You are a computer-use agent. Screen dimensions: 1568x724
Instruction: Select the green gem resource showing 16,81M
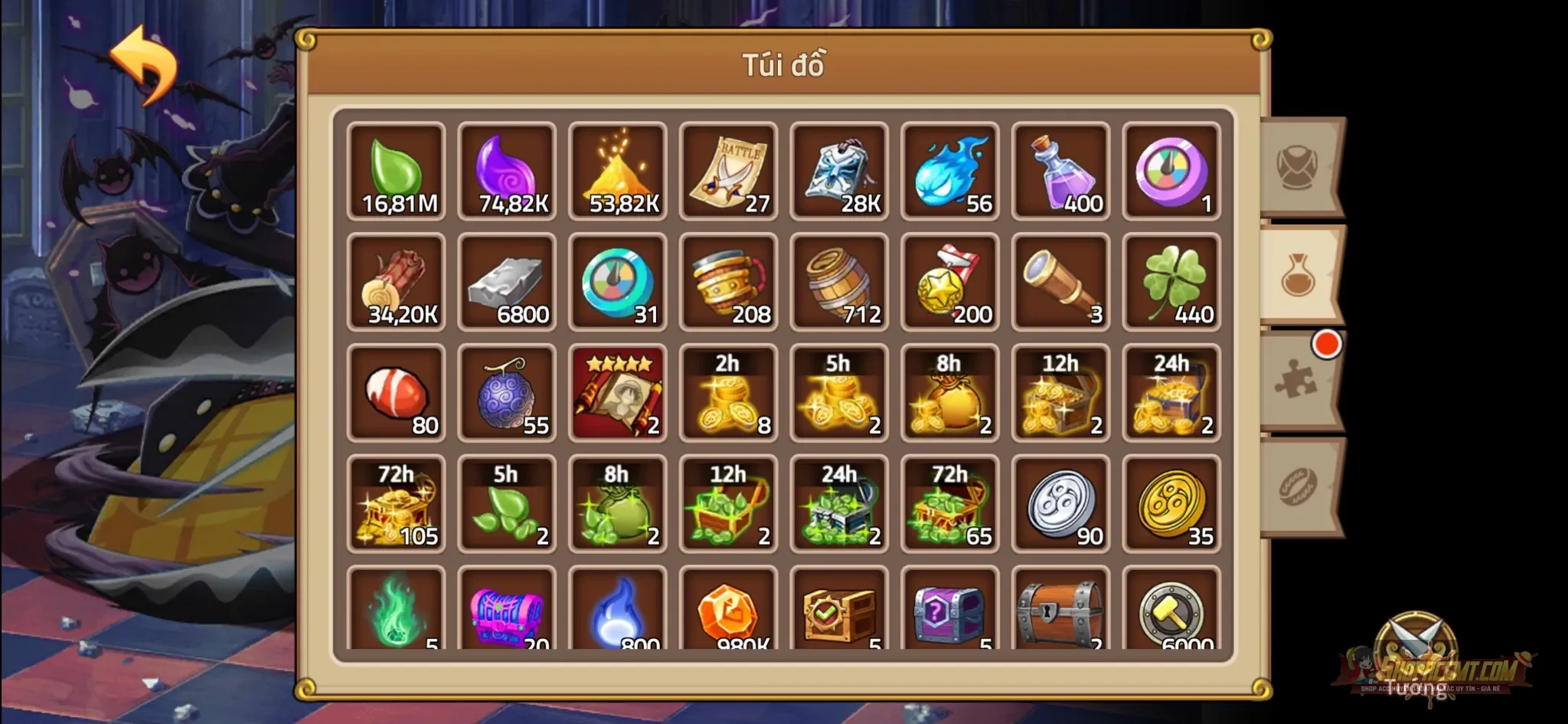coord(396,169)
